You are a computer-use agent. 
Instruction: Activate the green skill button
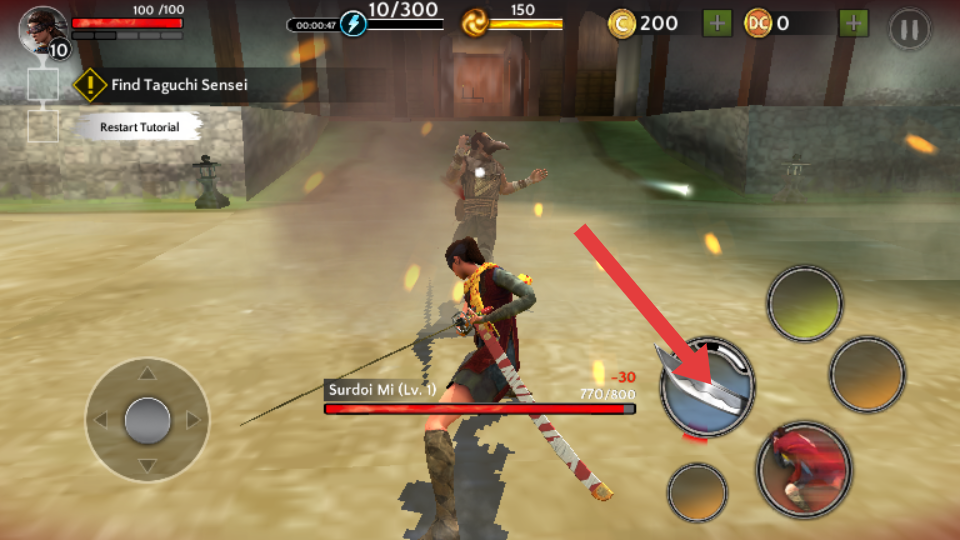pos(805,303)
